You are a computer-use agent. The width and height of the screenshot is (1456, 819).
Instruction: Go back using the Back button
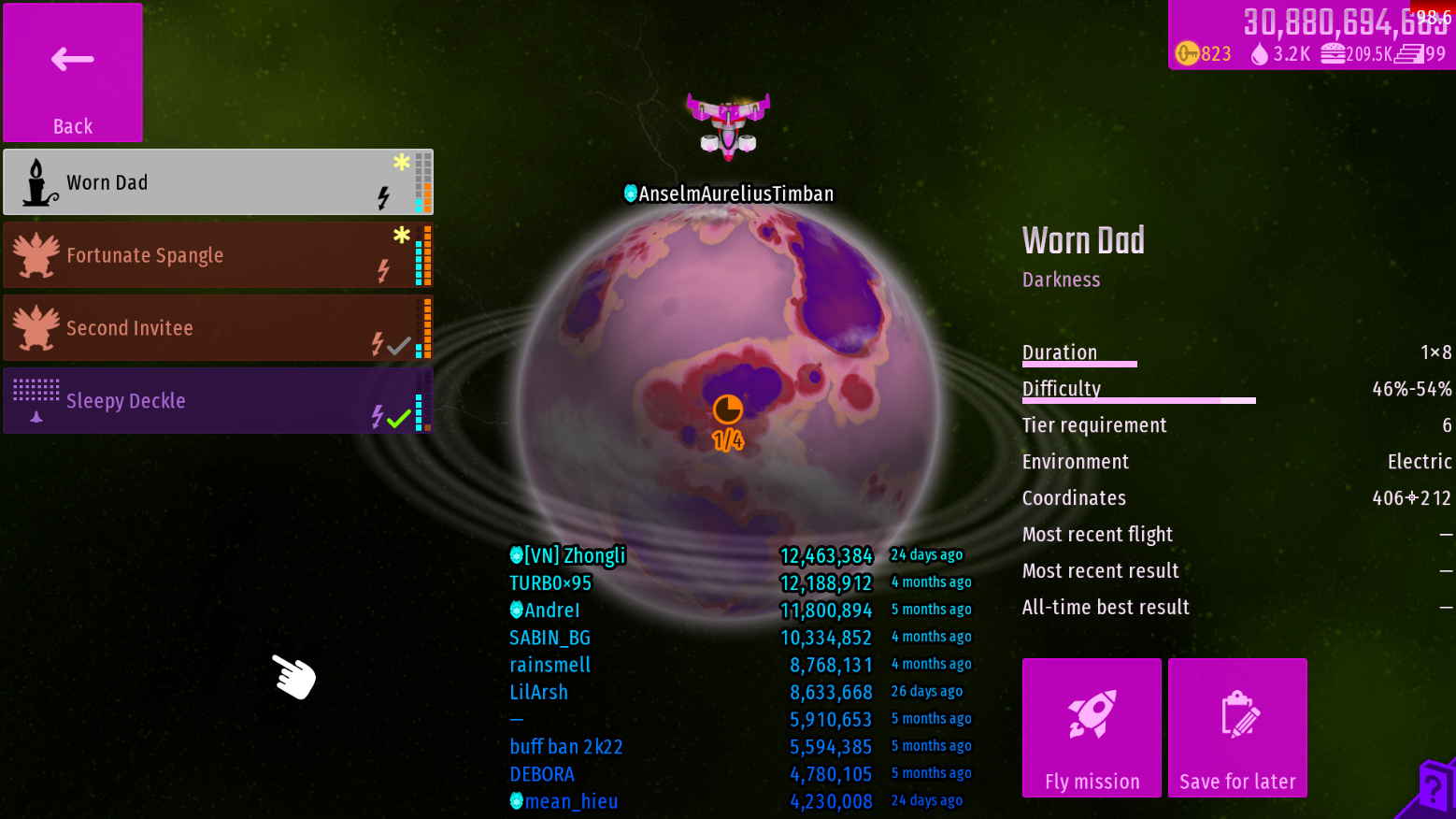[x=73, y=73]
